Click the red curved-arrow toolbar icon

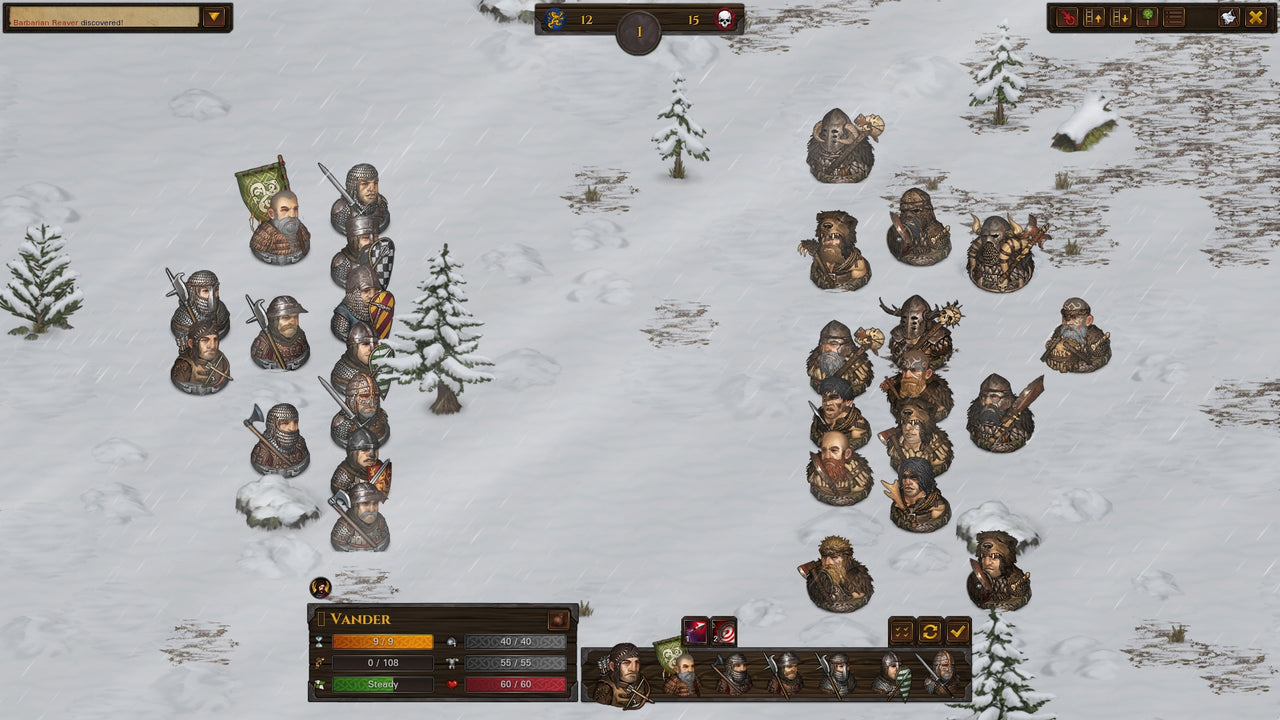click(1066, 17)
